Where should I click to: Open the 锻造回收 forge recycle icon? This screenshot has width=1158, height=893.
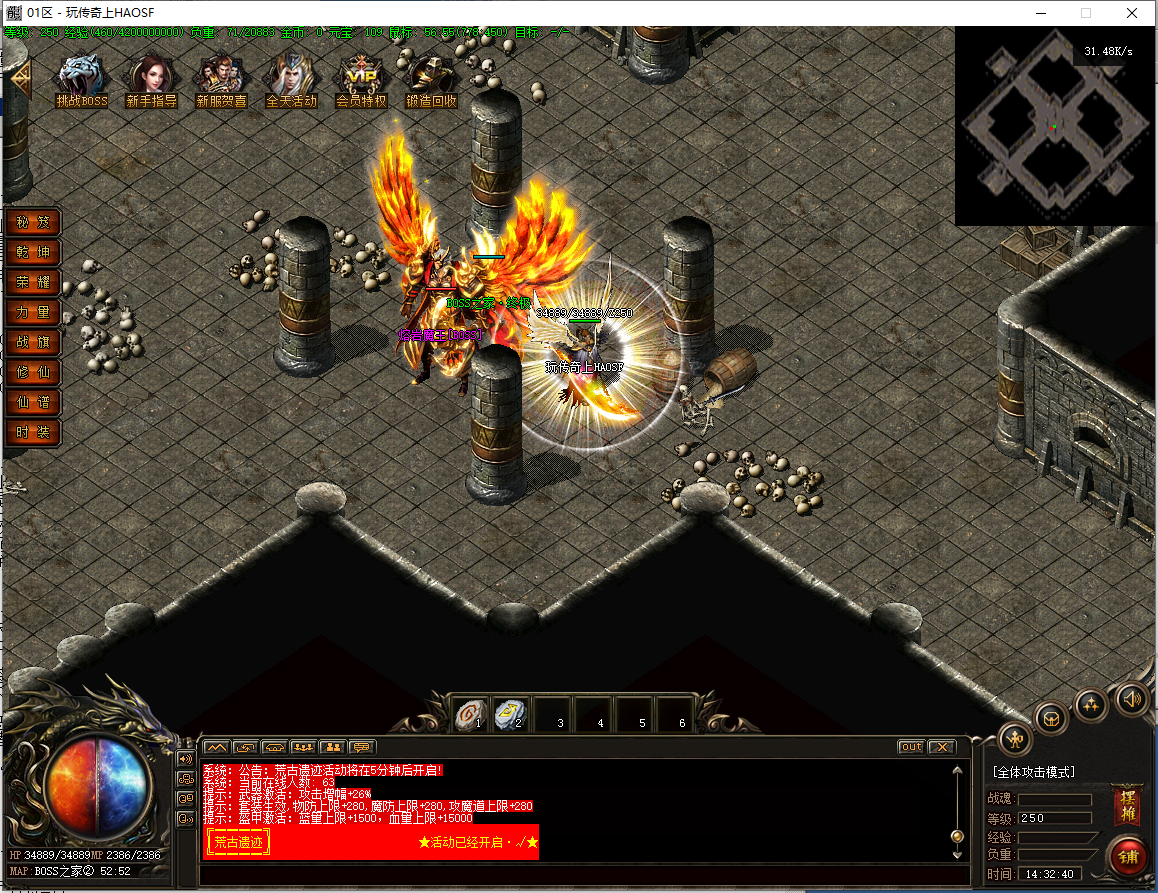(431, 78)
